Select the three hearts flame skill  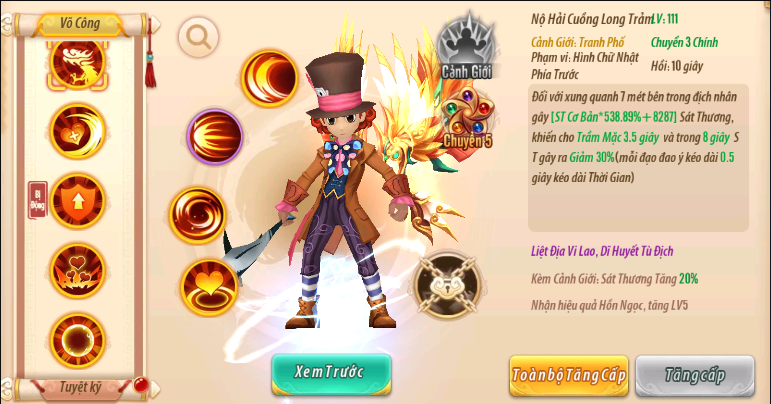pyautogui.click(x=78, y=268)
